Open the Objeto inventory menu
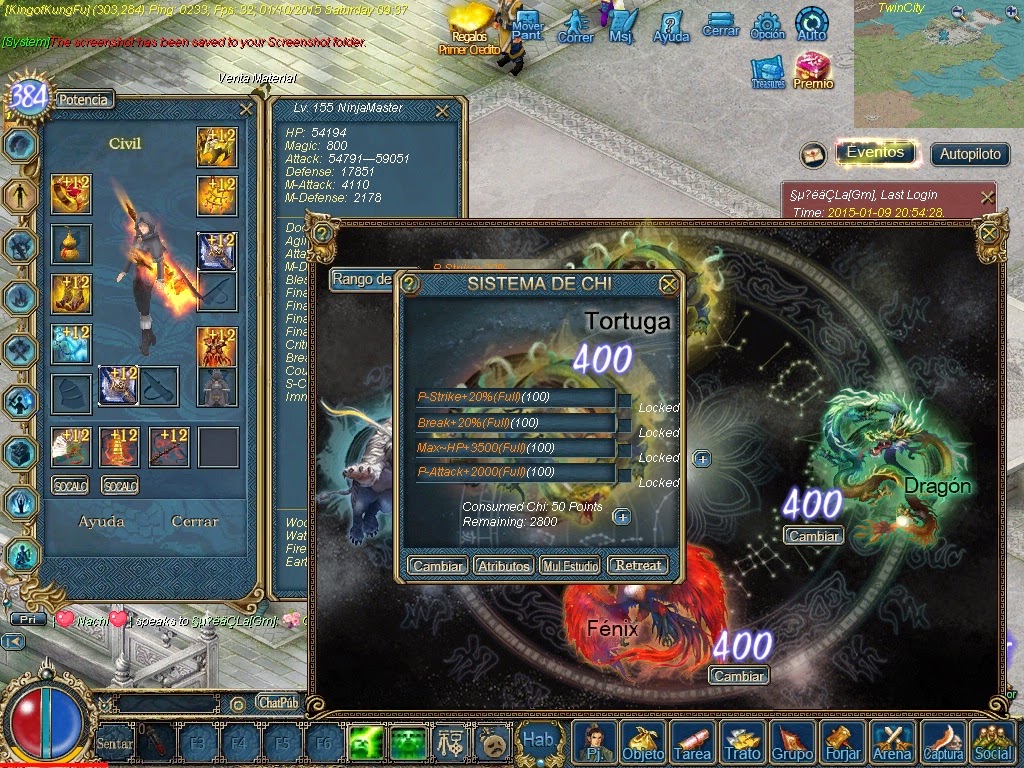The height and width of the screenshot is (768, 1024). pyautogui.click(x=642, y=743)
